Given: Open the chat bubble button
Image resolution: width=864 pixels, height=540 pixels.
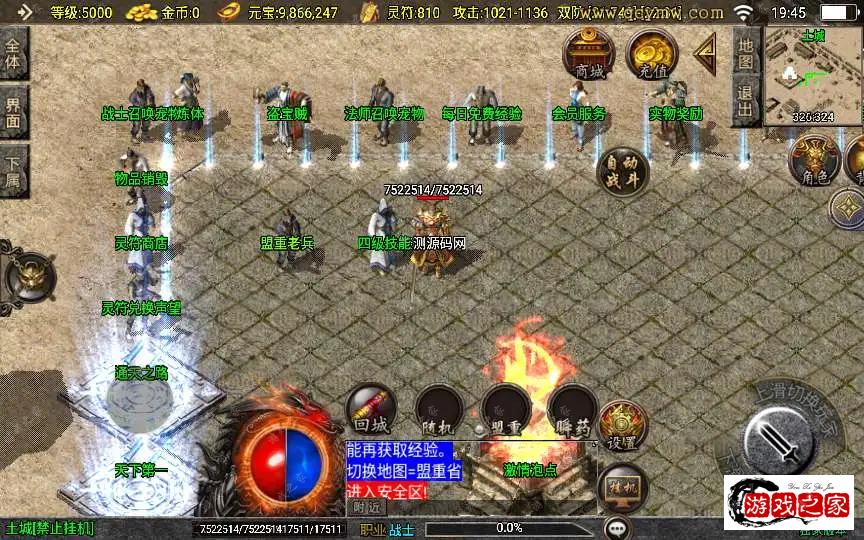Looking at the screenshot, I should [618, 527].
